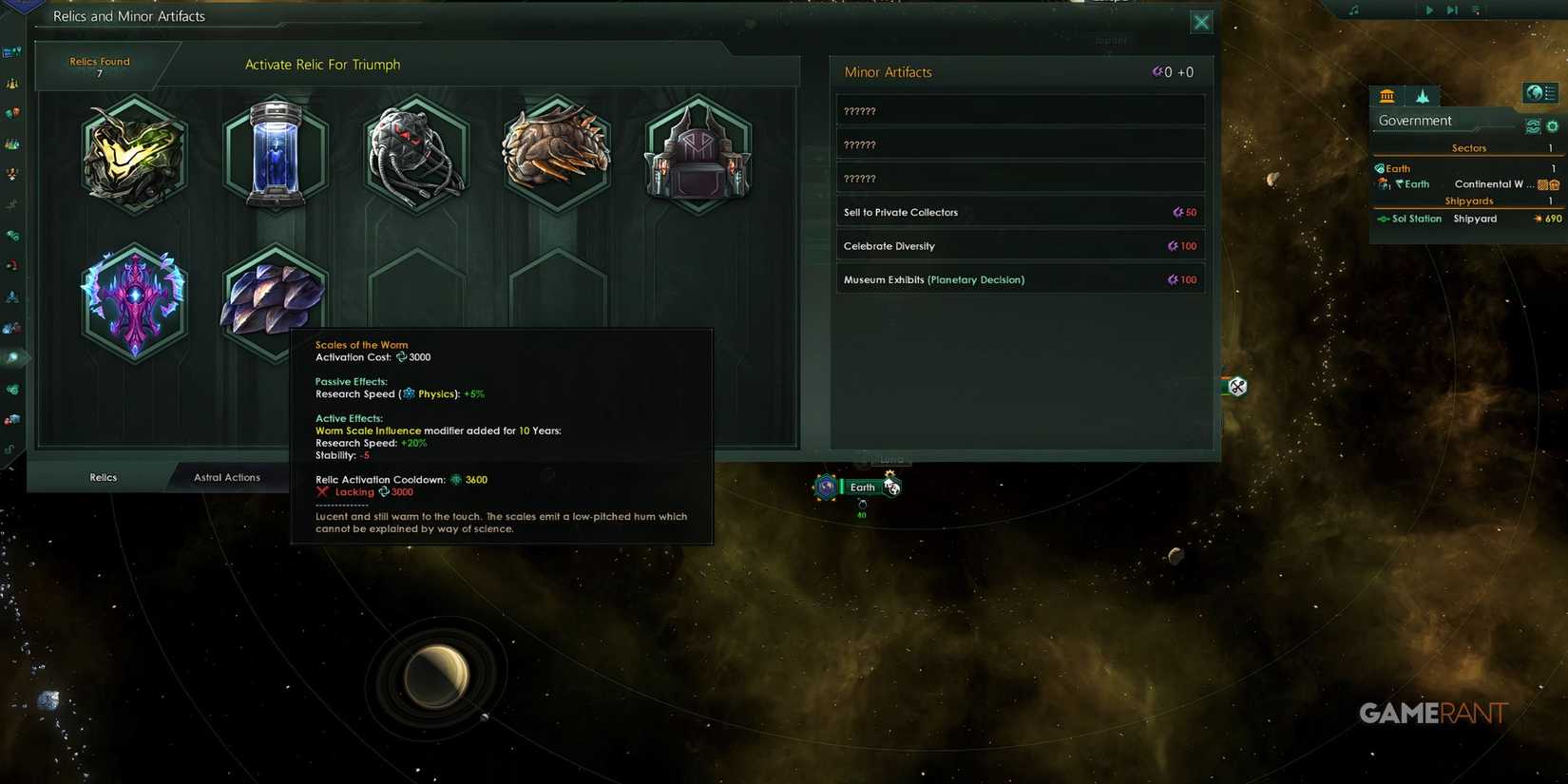Select the Scales of the Worm relic
The width and height of the screenshot is (1568, 784).
[x=275, y=299]
